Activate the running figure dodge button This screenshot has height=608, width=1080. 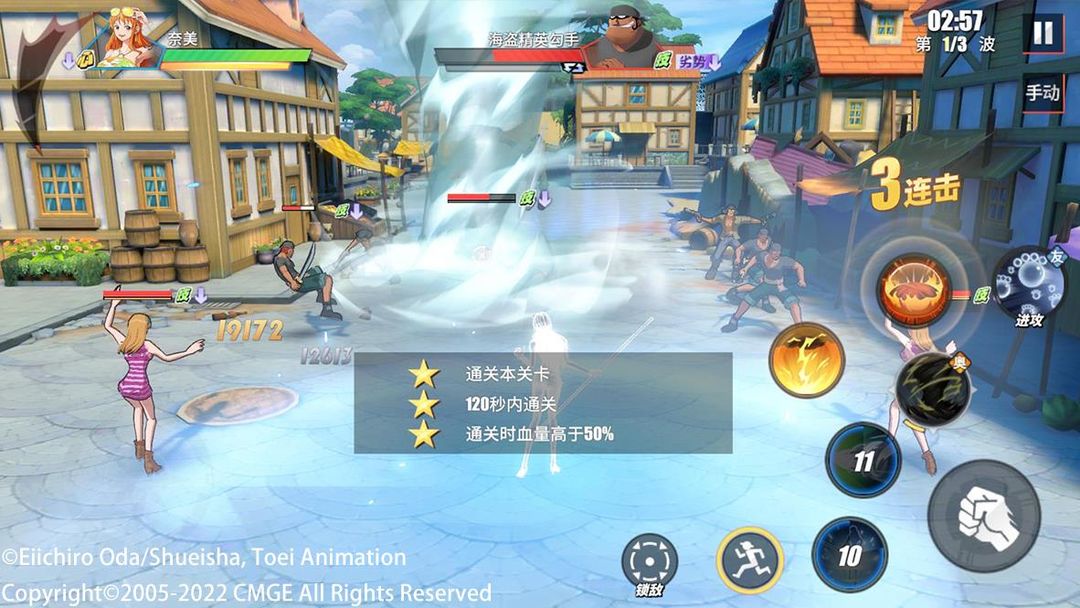(x=749, y=559)
